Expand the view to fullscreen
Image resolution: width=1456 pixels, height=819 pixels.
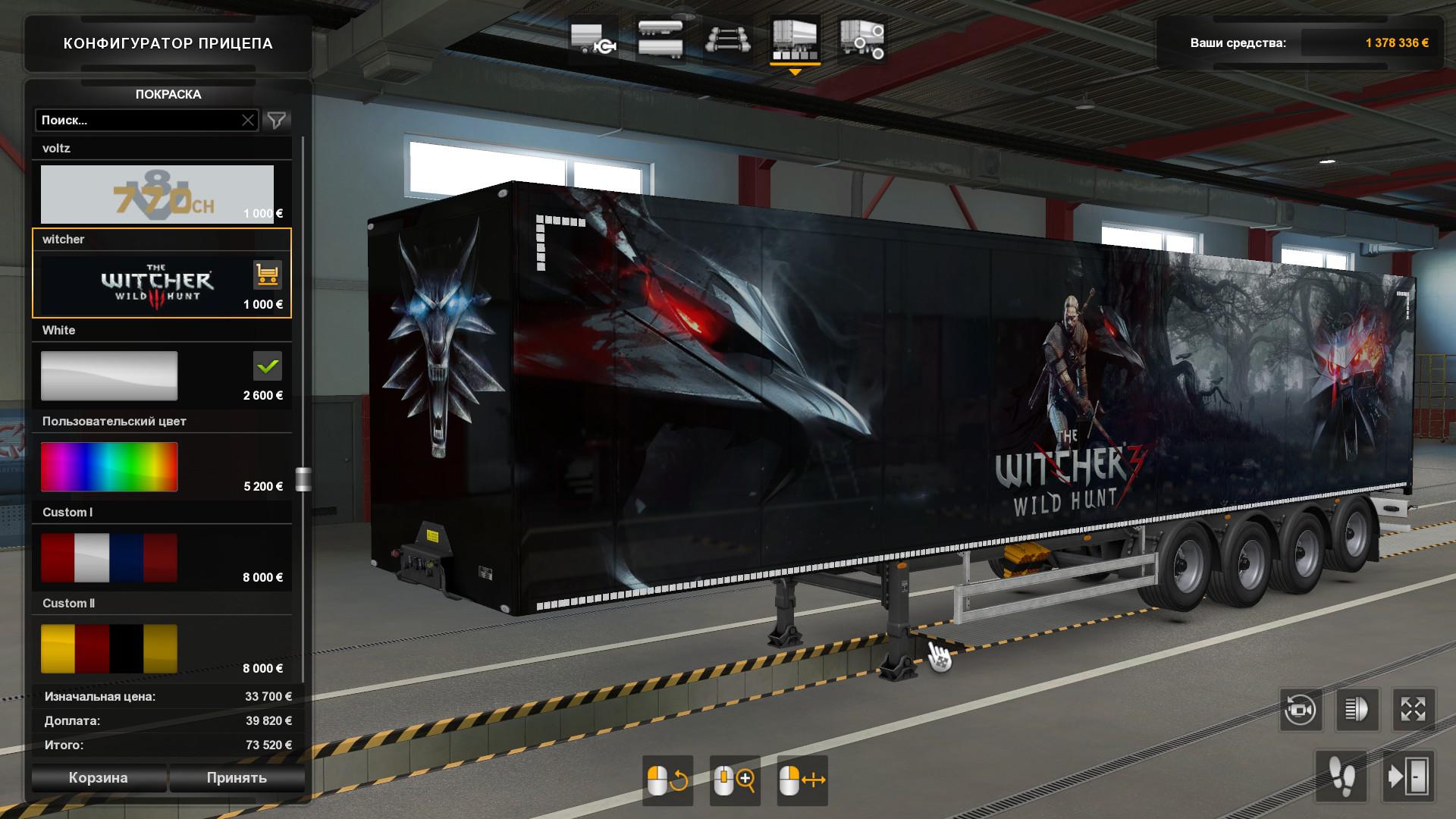[1414, 711]
